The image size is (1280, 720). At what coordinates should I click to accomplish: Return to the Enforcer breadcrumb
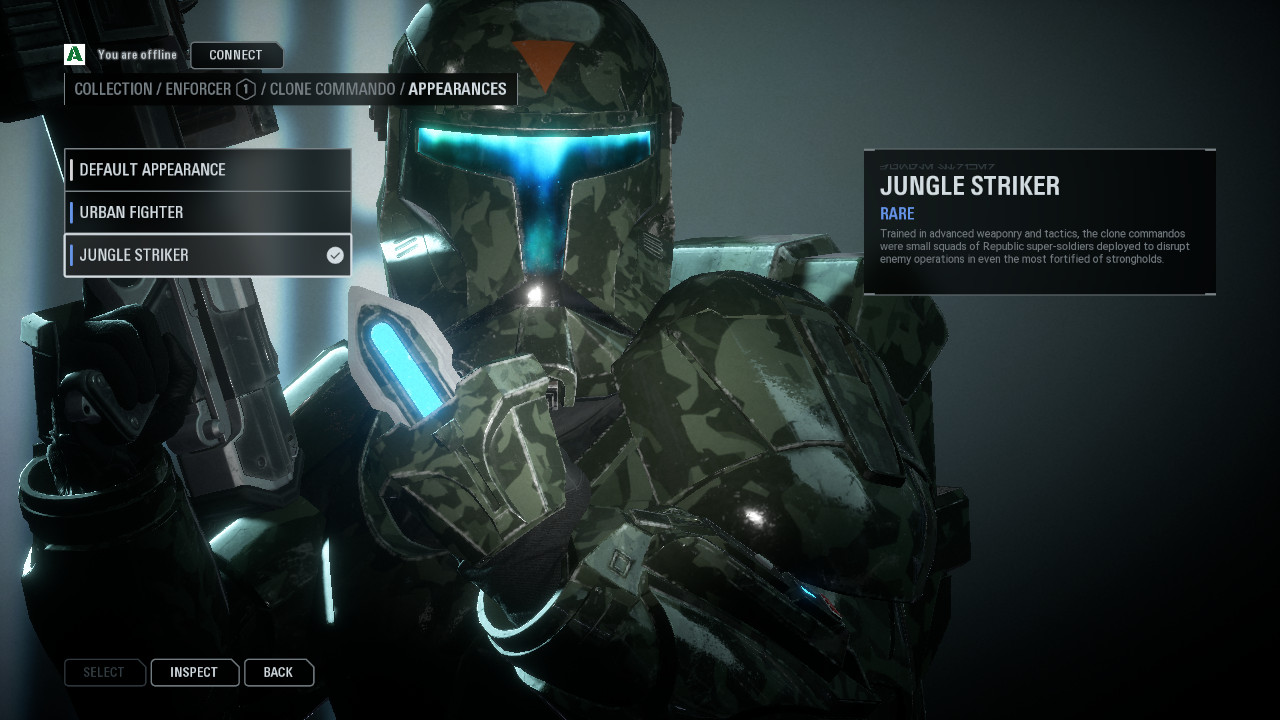198,89
